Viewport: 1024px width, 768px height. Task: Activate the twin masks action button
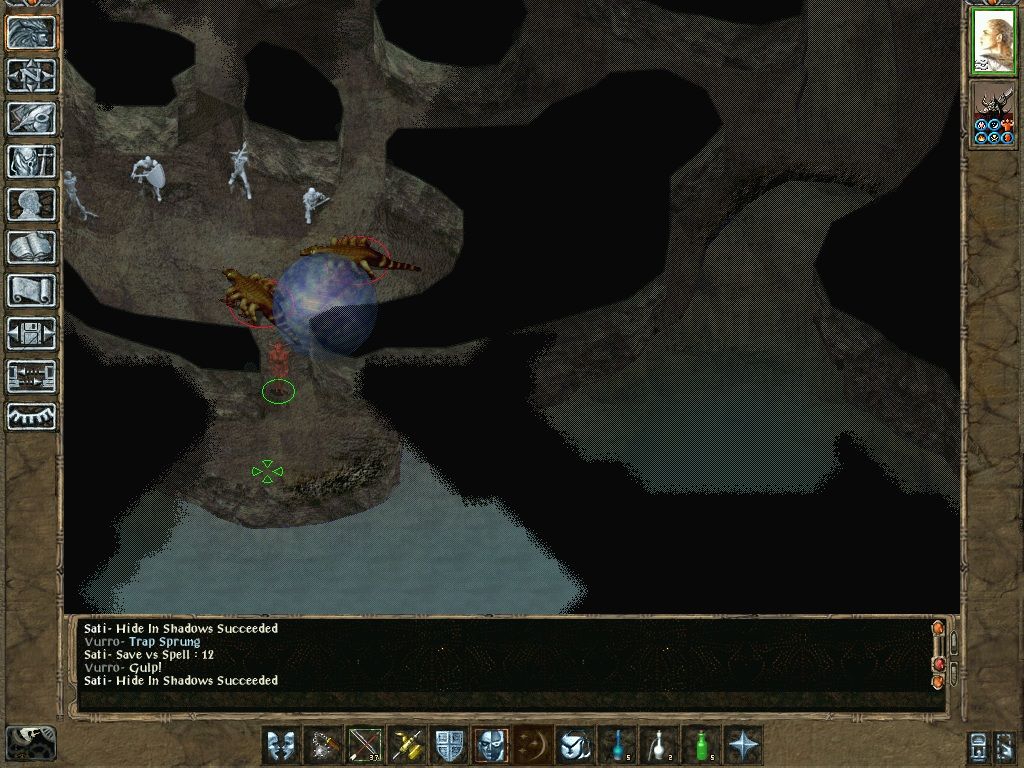(281, 745)
